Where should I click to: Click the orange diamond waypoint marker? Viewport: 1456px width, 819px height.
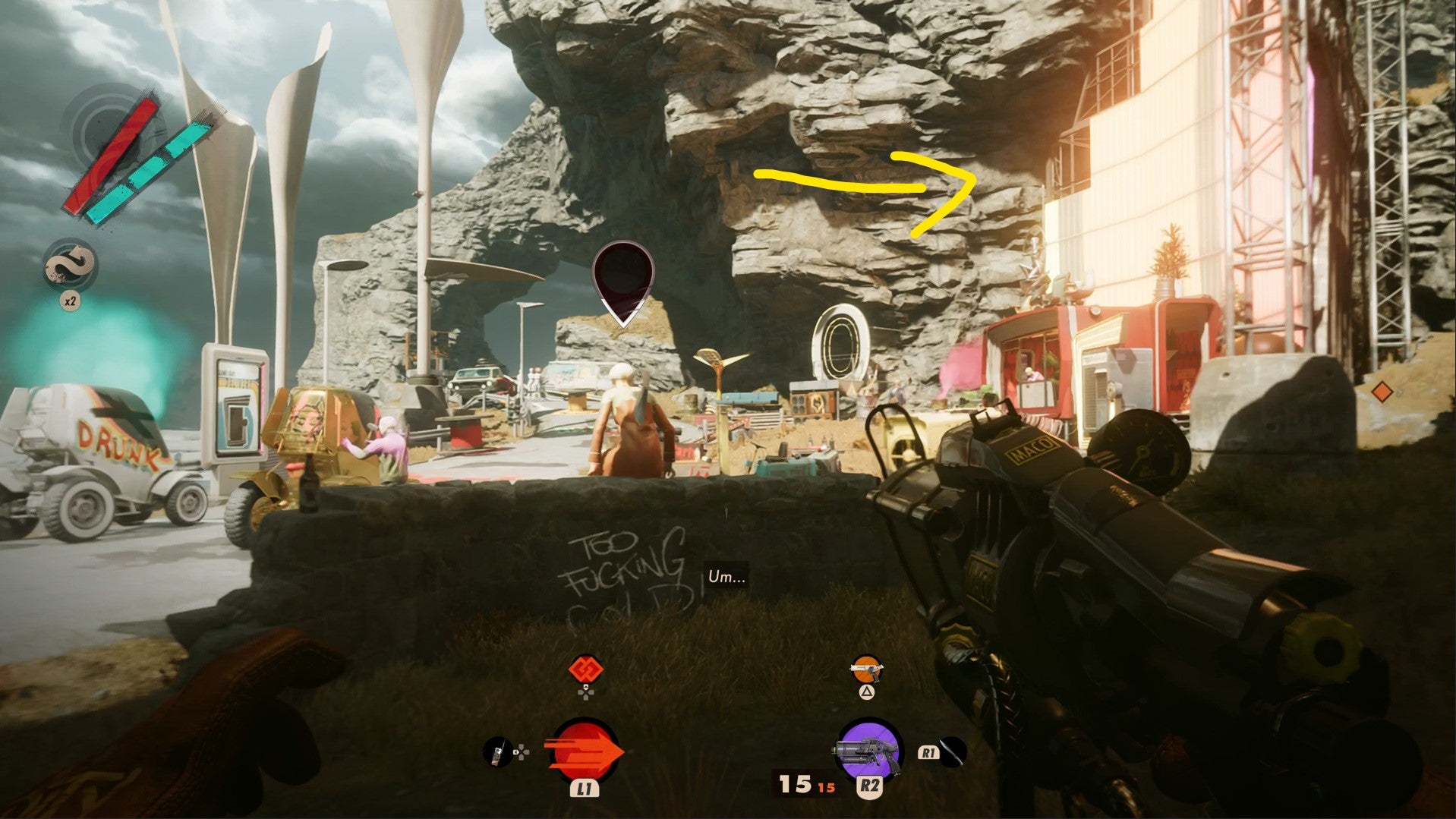click(x=1382, y=392)
